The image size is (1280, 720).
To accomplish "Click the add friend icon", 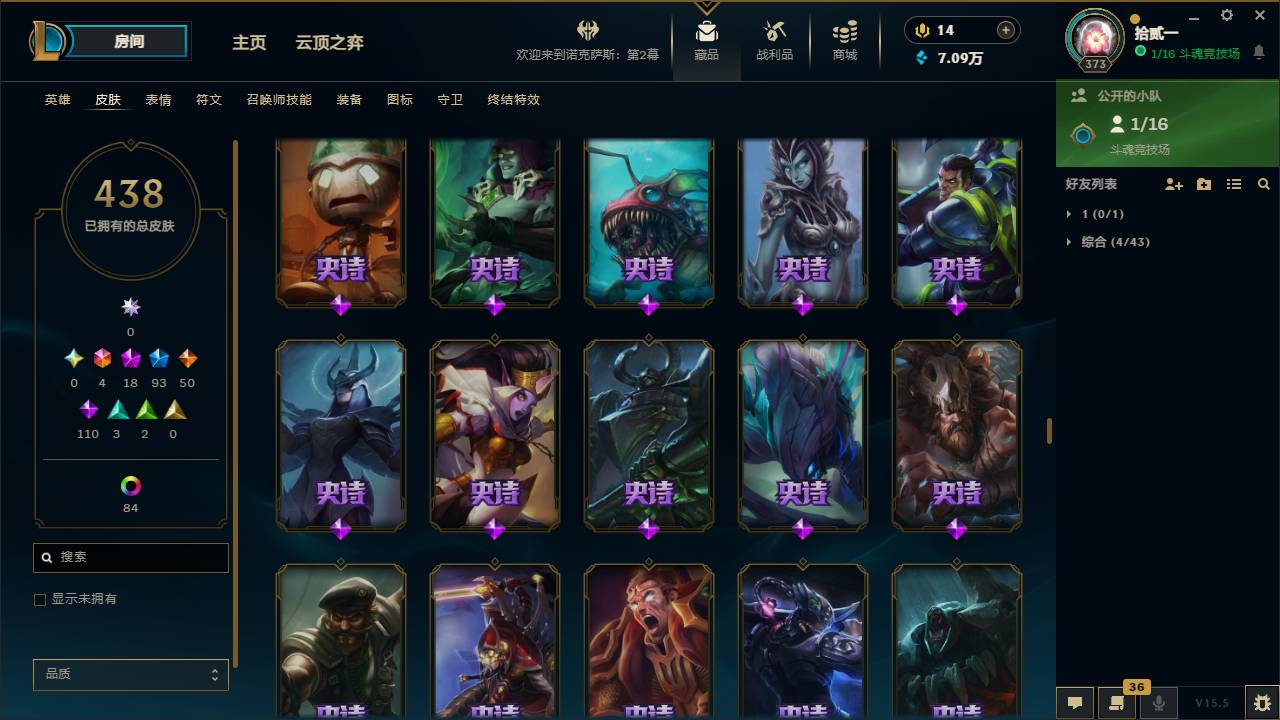I will pos(1174,184).
